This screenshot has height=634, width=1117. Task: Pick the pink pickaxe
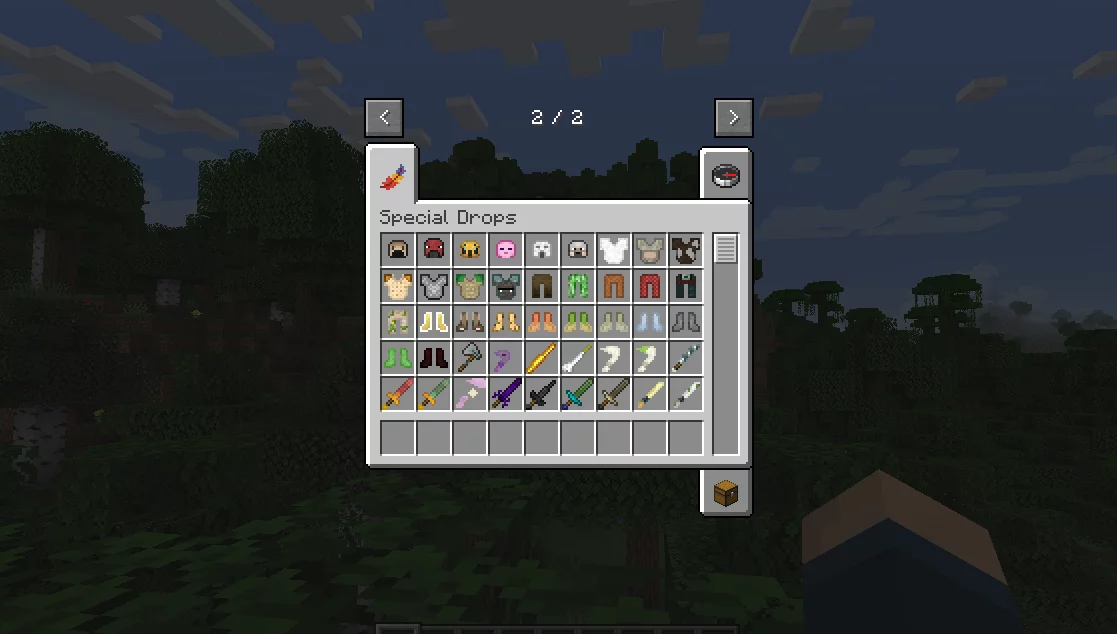pos(469,394)
